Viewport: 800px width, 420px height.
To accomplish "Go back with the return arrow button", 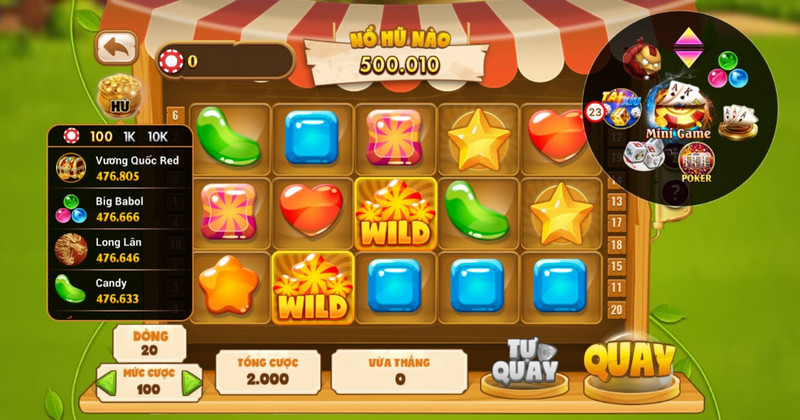I will [116, 46].
